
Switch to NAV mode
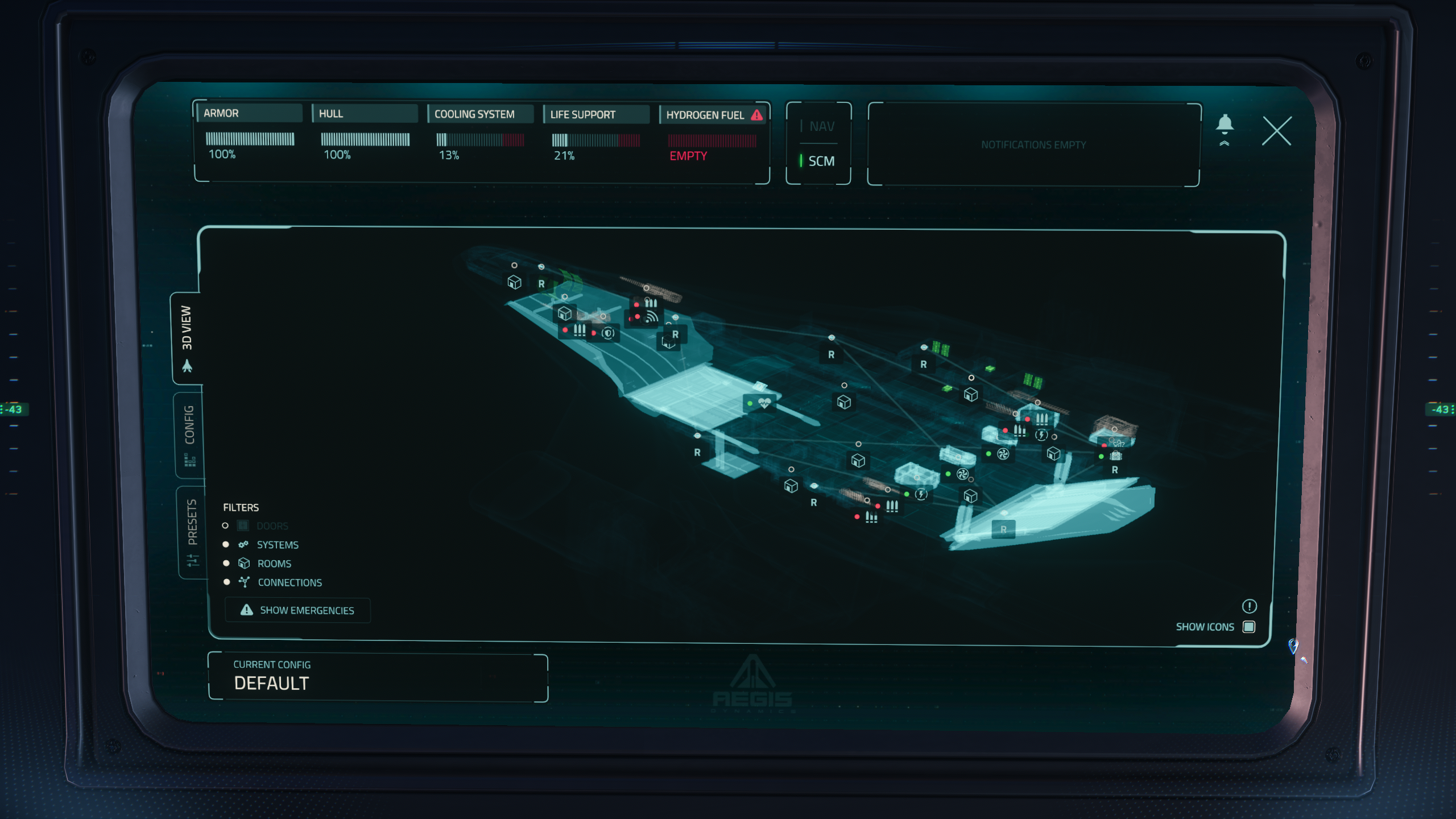[819, 126]
